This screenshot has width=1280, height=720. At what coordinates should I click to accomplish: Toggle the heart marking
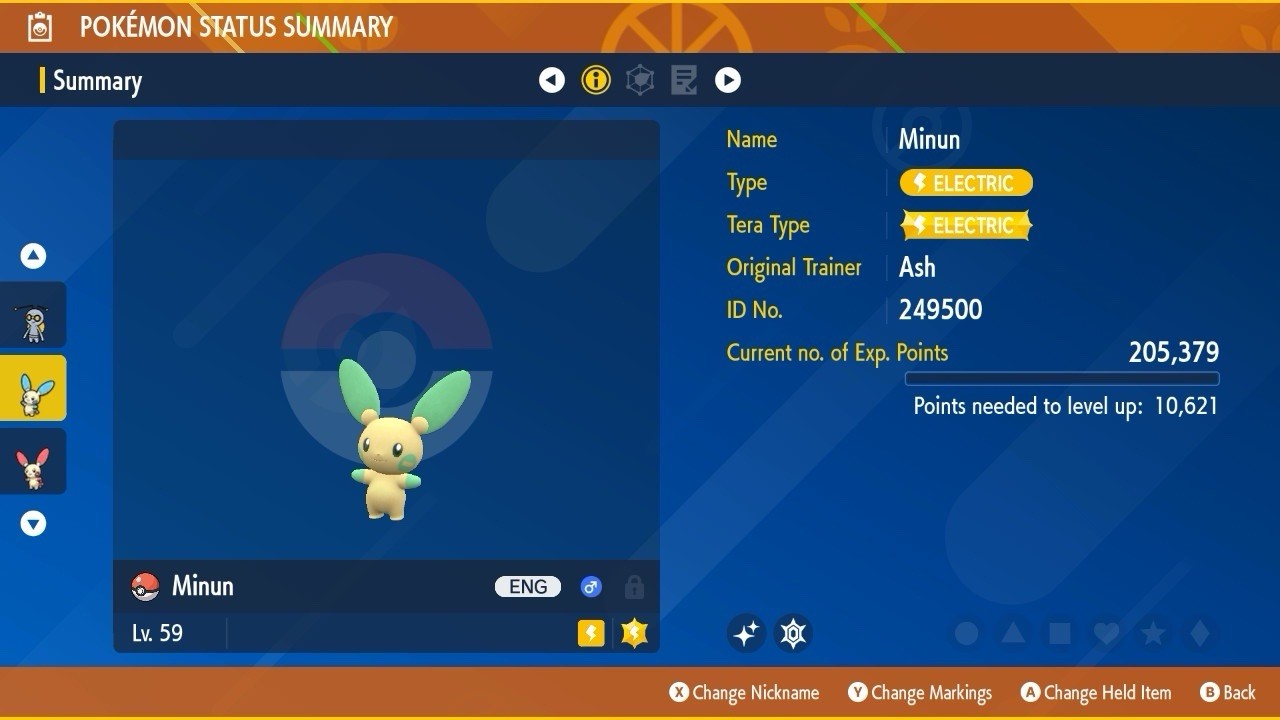(1106, 633)
